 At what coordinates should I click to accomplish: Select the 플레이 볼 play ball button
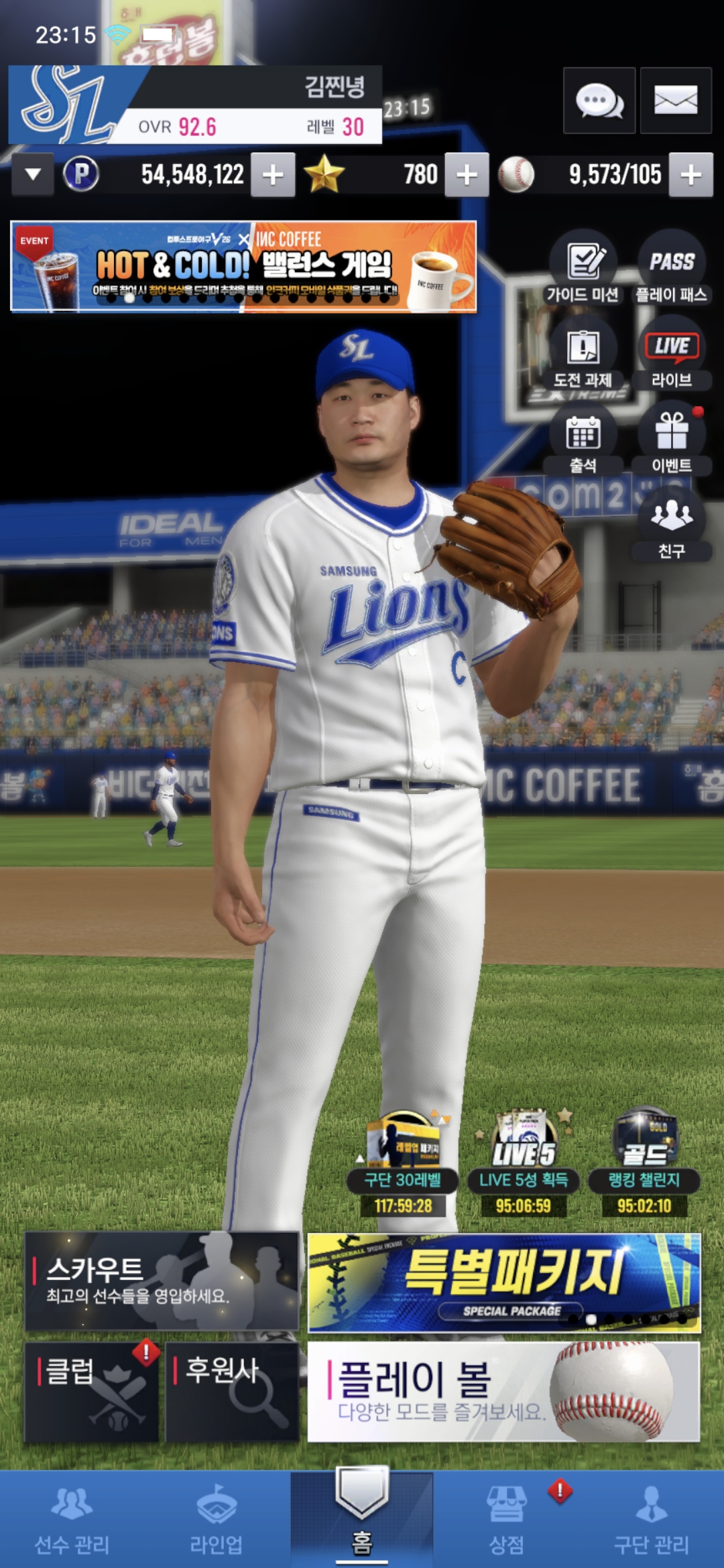click(x=503, y=1391)
